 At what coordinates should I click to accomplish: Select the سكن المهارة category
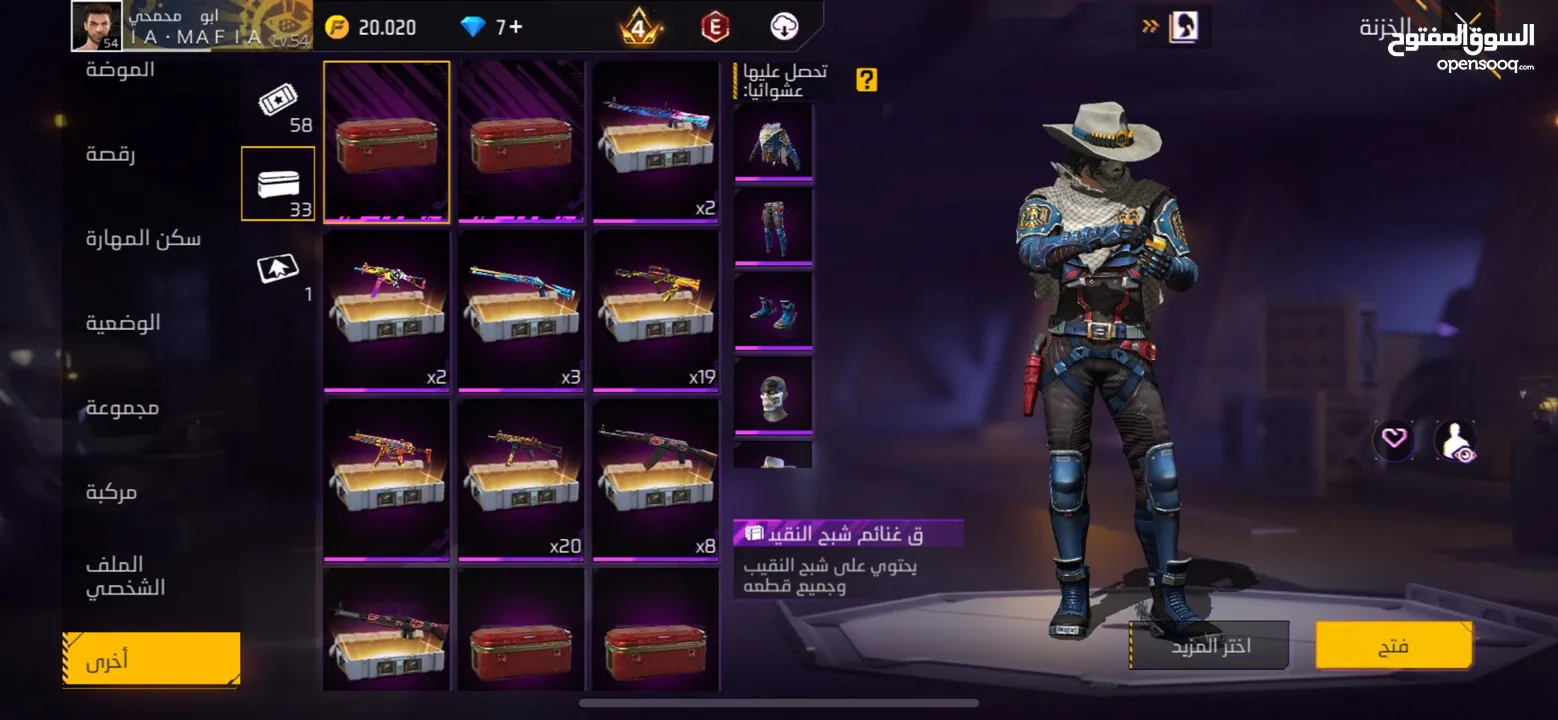point(143,238)
